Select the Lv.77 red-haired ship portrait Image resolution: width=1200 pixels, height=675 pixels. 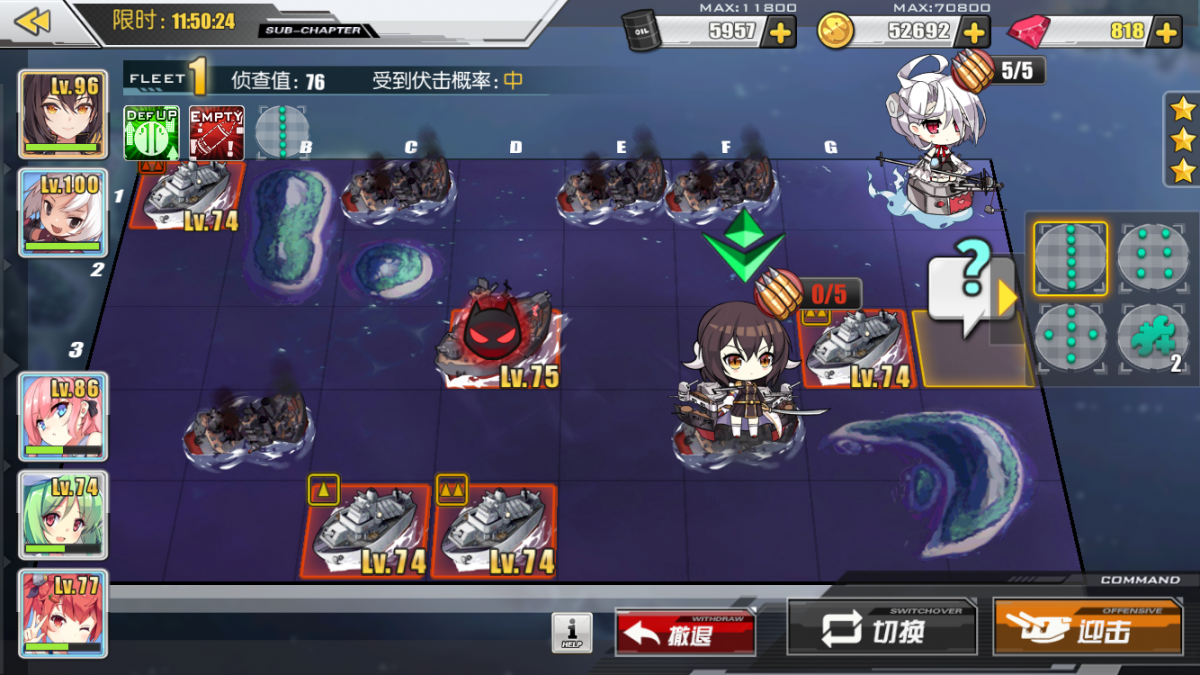coord(62,612)
